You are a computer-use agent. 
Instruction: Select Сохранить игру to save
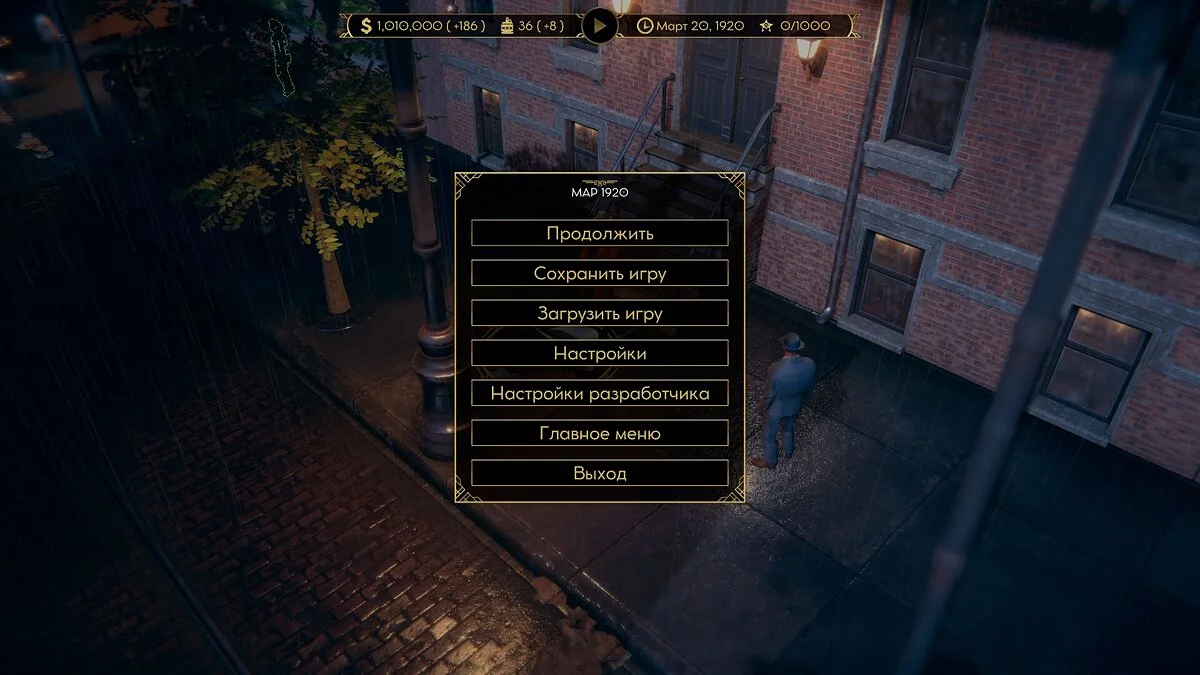coord(600,273)
